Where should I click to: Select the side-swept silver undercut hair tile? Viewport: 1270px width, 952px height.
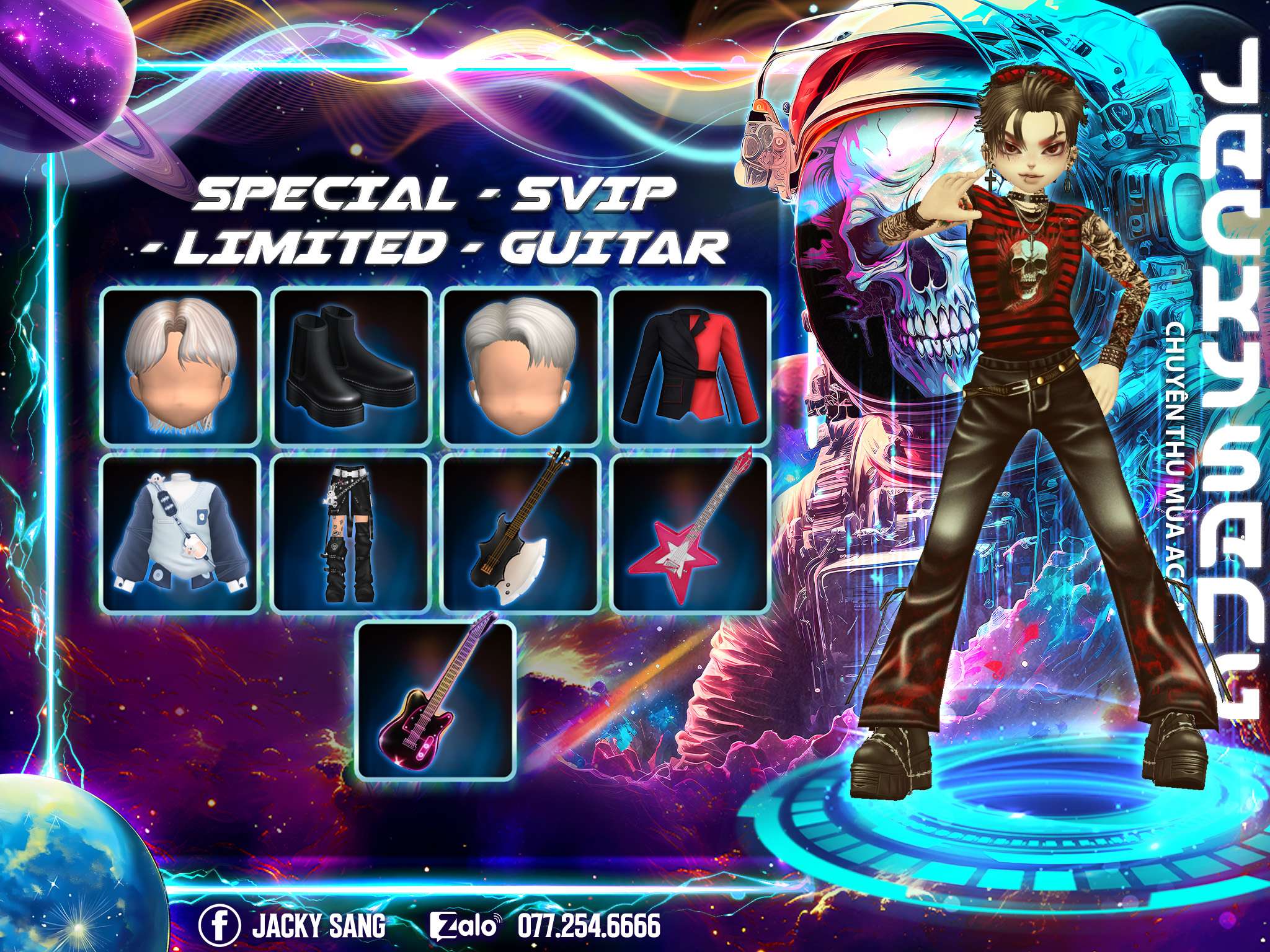522,366
